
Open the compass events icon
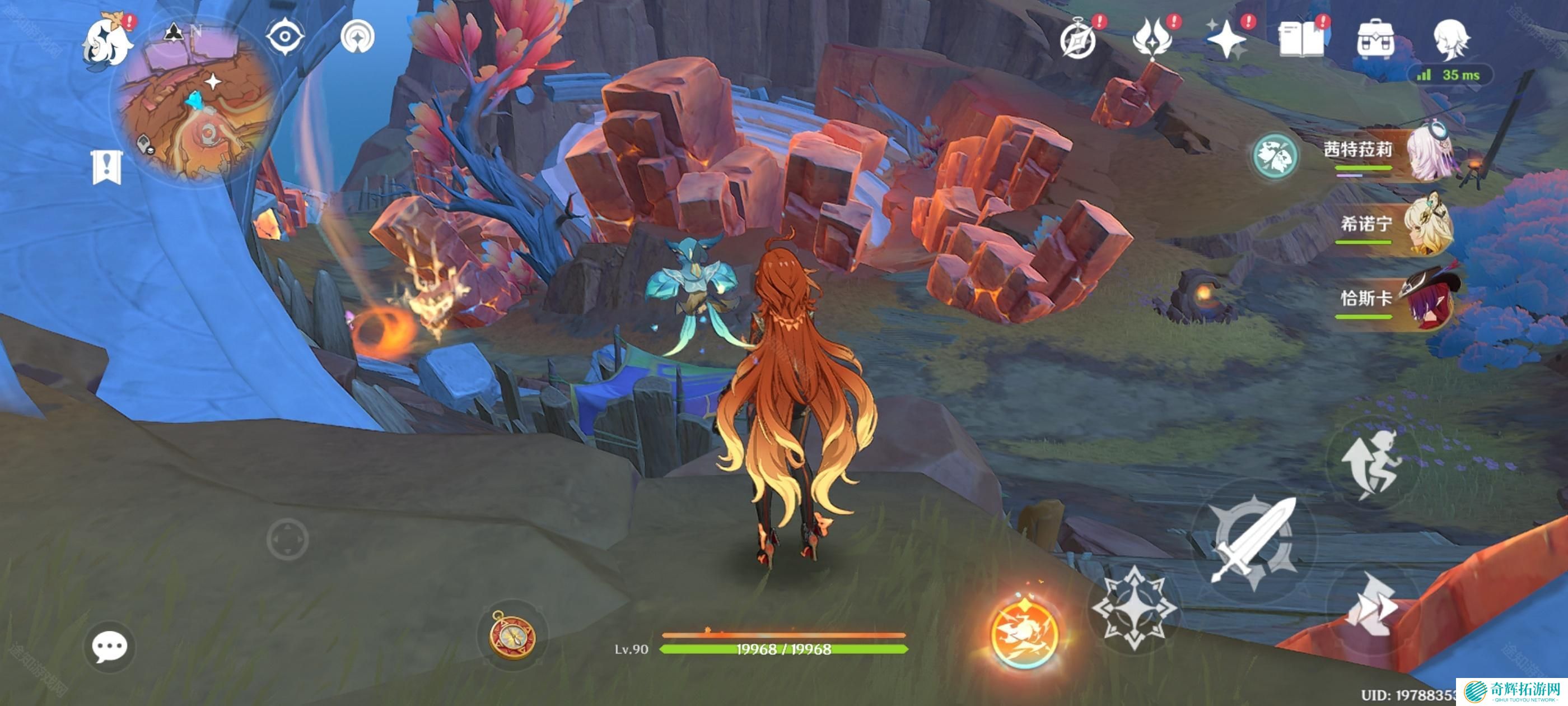[x=1078, y=40]
